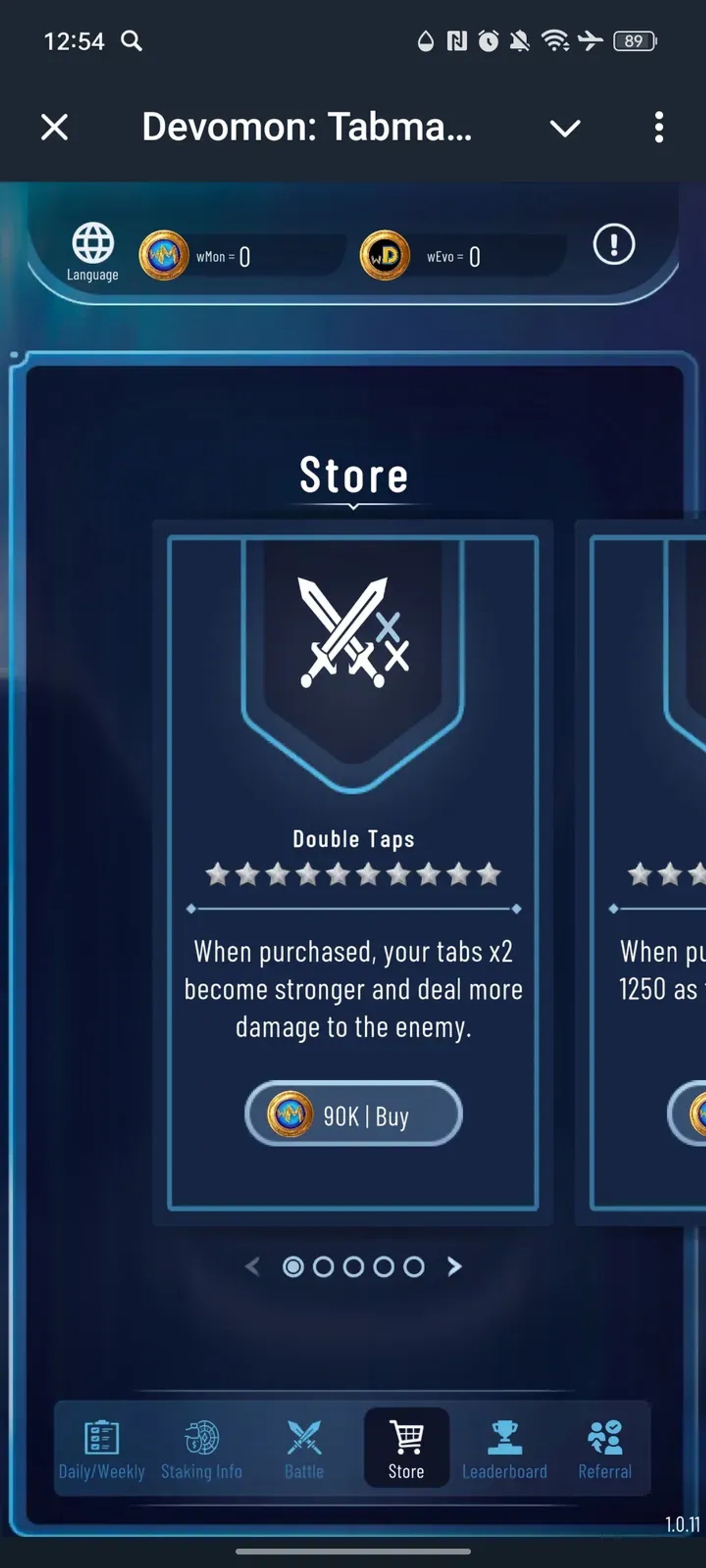The width and height of the screenshot is (706, 1568).
Task: Buy Double Taps for 90K
Action: pyautogui.click(x=353, y=1115)
